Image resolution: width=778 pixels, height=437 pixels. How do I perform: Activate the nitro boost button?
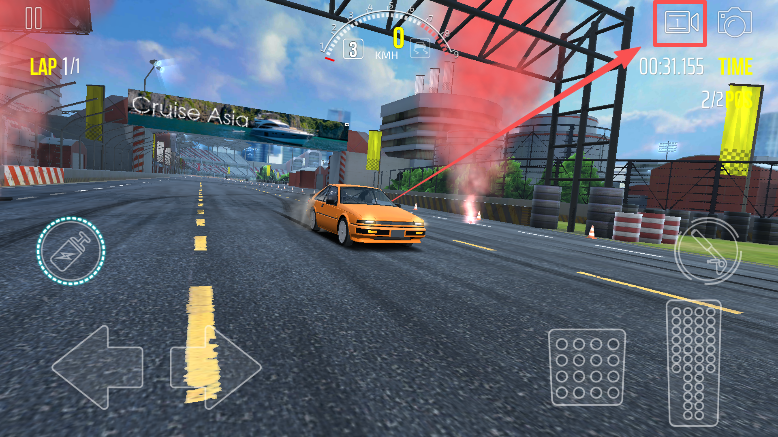point(71,252)
